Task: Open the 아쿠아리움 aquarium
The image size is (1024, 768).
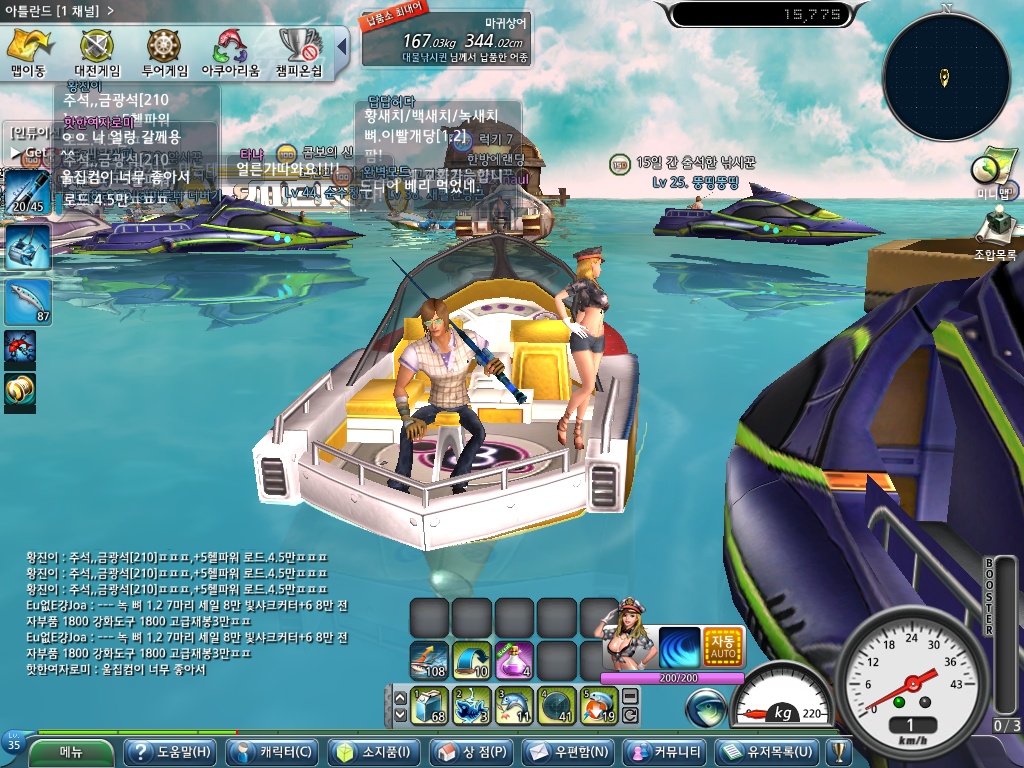Action: (230, 52)
